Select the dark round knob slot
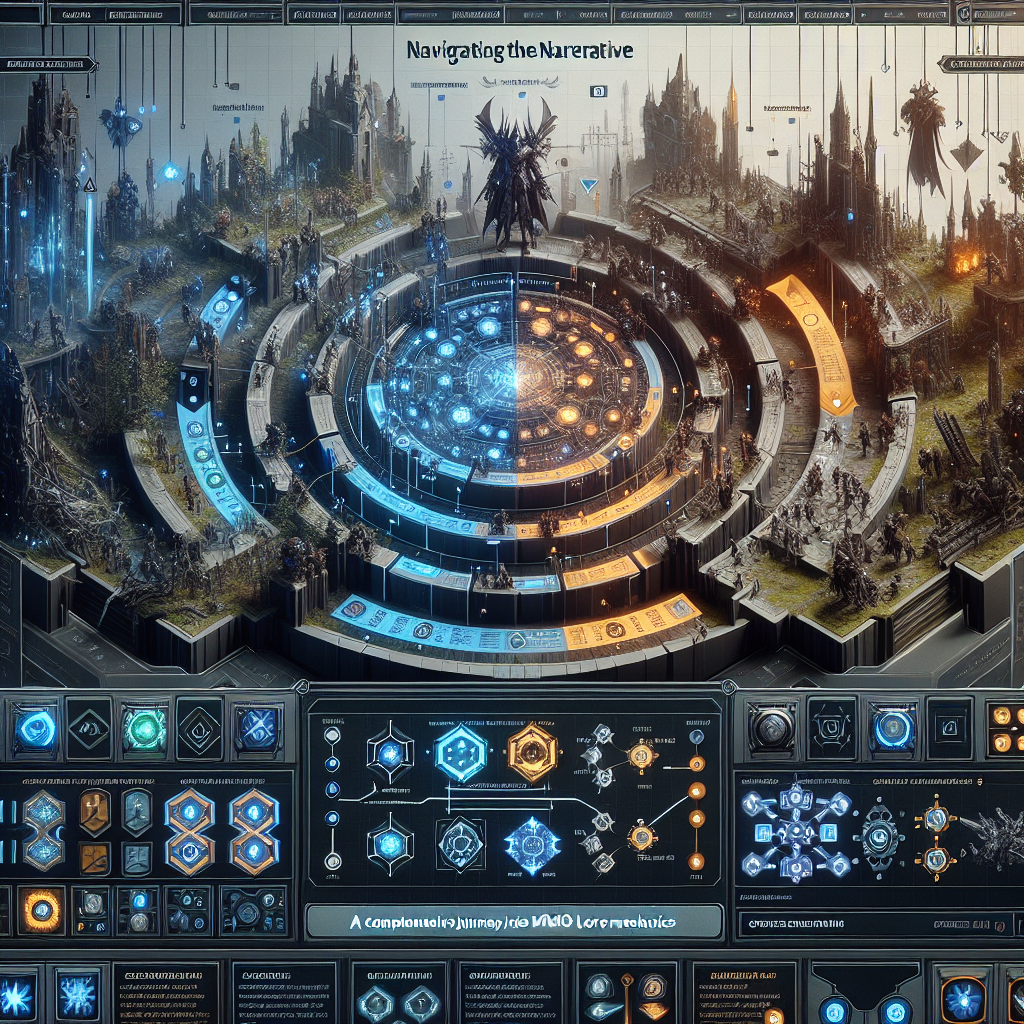 [773, 728]
